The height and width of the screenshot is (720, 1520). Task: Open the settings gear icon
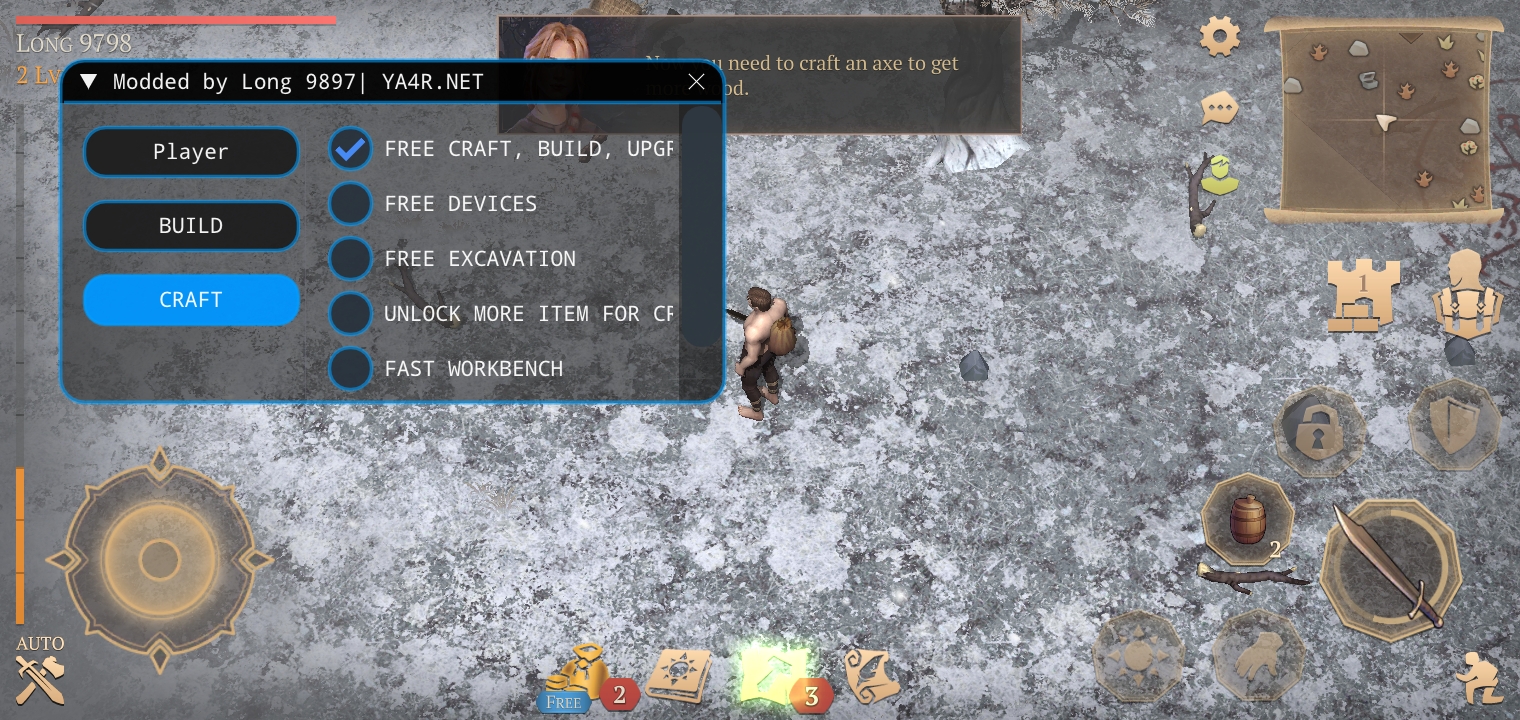[1220, 38]
